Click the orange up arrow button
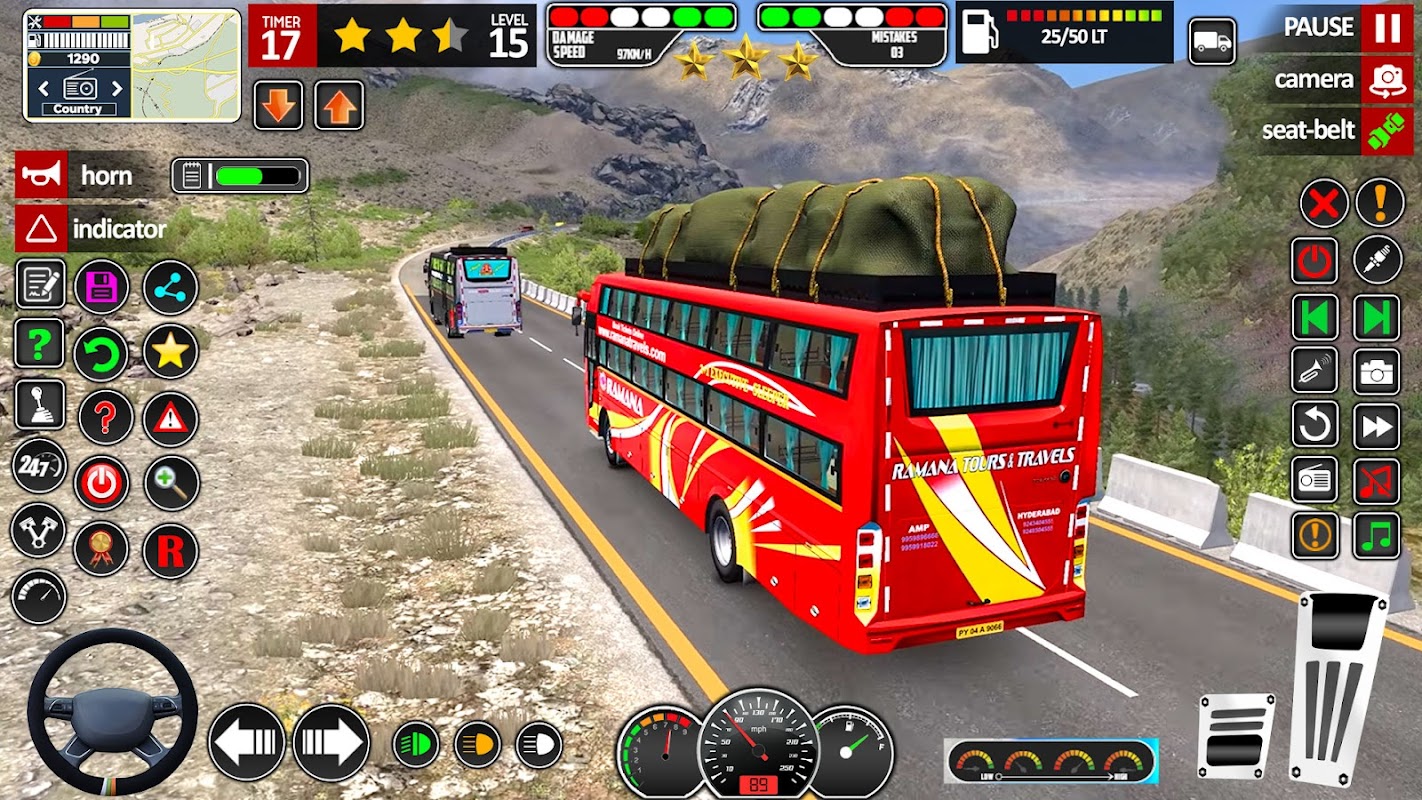The width and height of the screenshot is (1422, 800). [x=339, y=106]
